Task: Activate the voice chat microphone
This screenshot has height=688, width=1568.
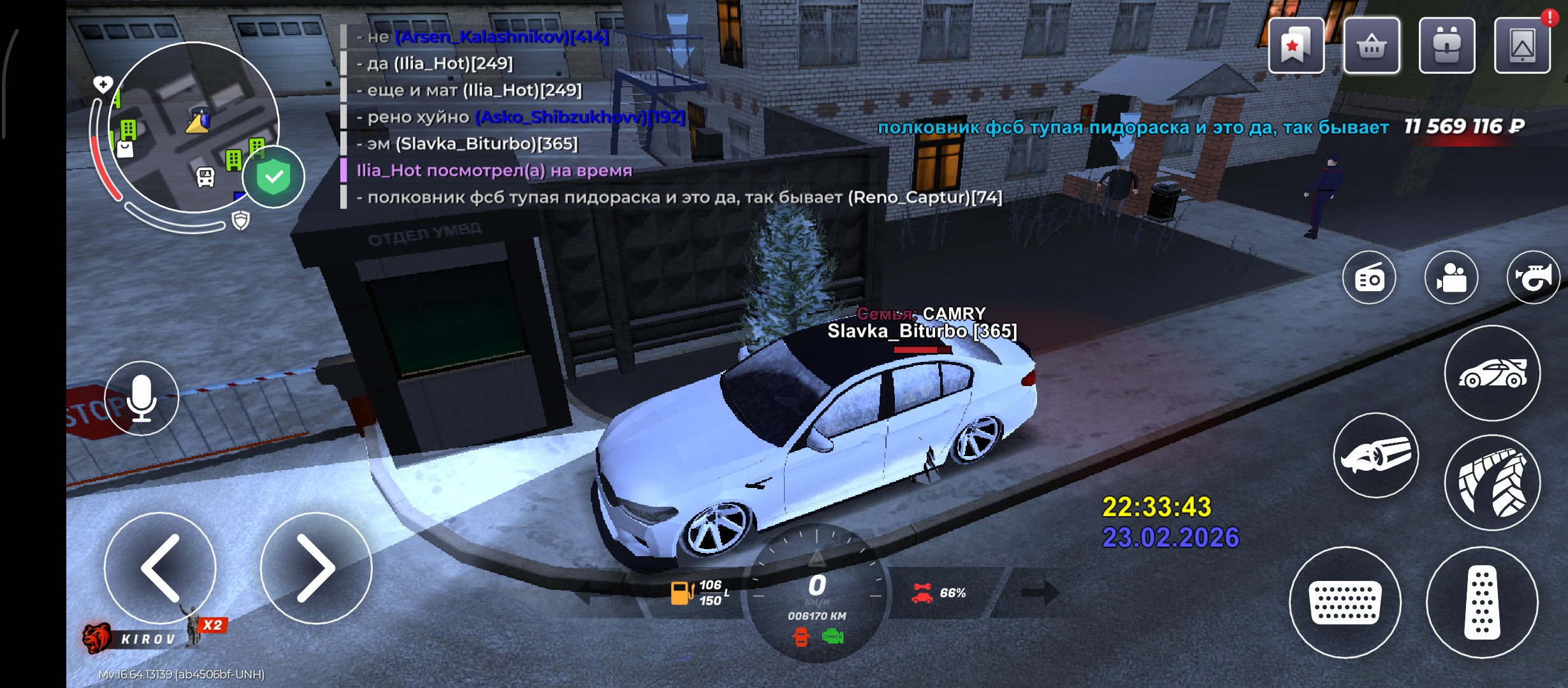Action: point(142,398)
